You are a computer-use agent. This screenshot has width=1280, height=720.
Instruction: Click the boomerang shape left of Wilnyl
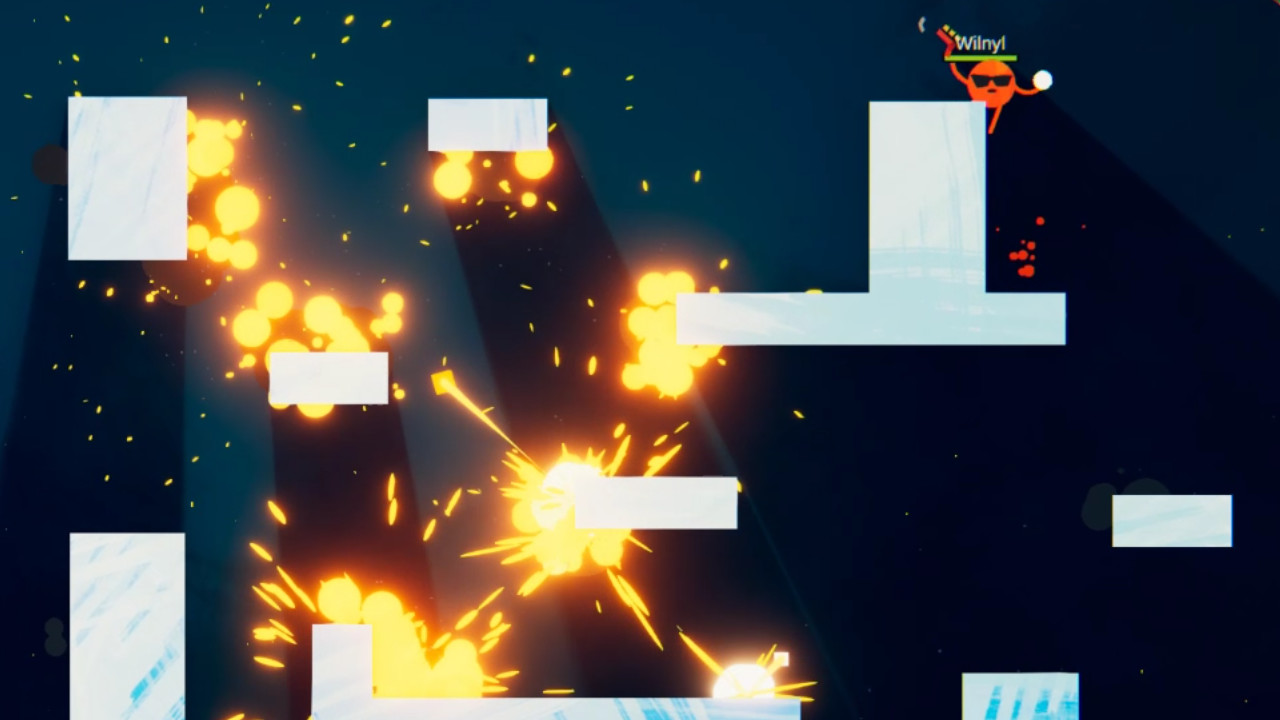[922, 25]
